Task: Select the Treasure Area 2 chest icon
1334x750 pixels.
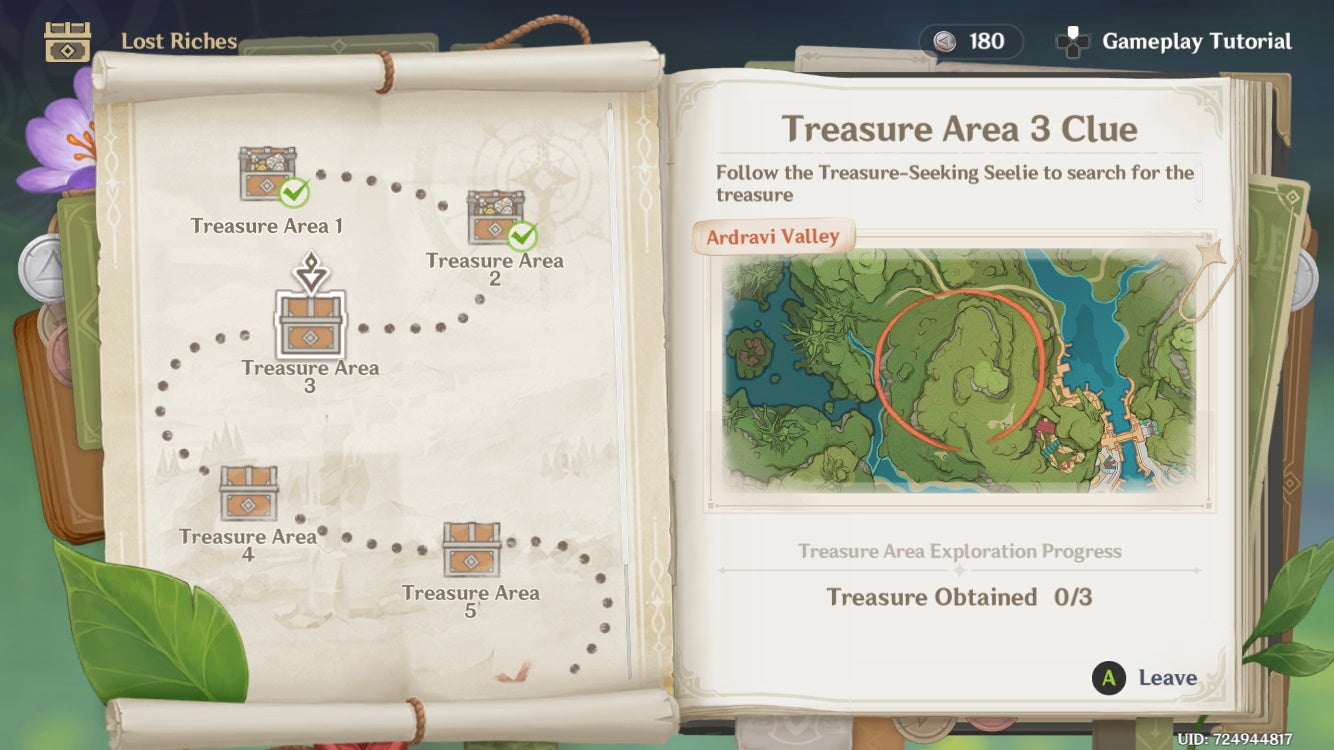Action: (493, 216)
